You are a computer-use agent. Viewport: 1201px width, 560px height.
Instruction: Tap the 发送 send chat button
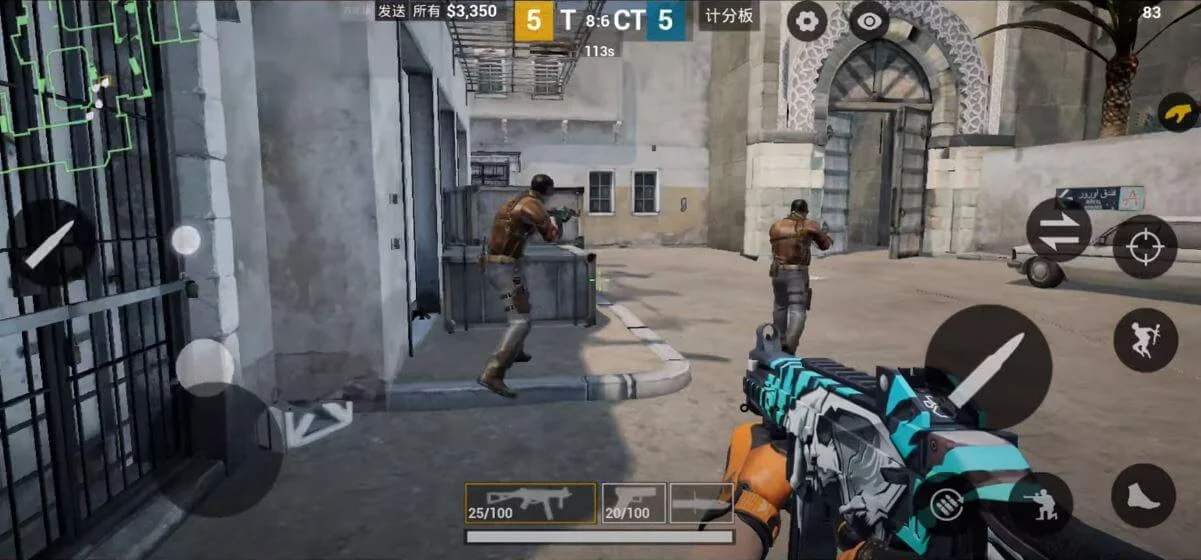coord(391,11)
